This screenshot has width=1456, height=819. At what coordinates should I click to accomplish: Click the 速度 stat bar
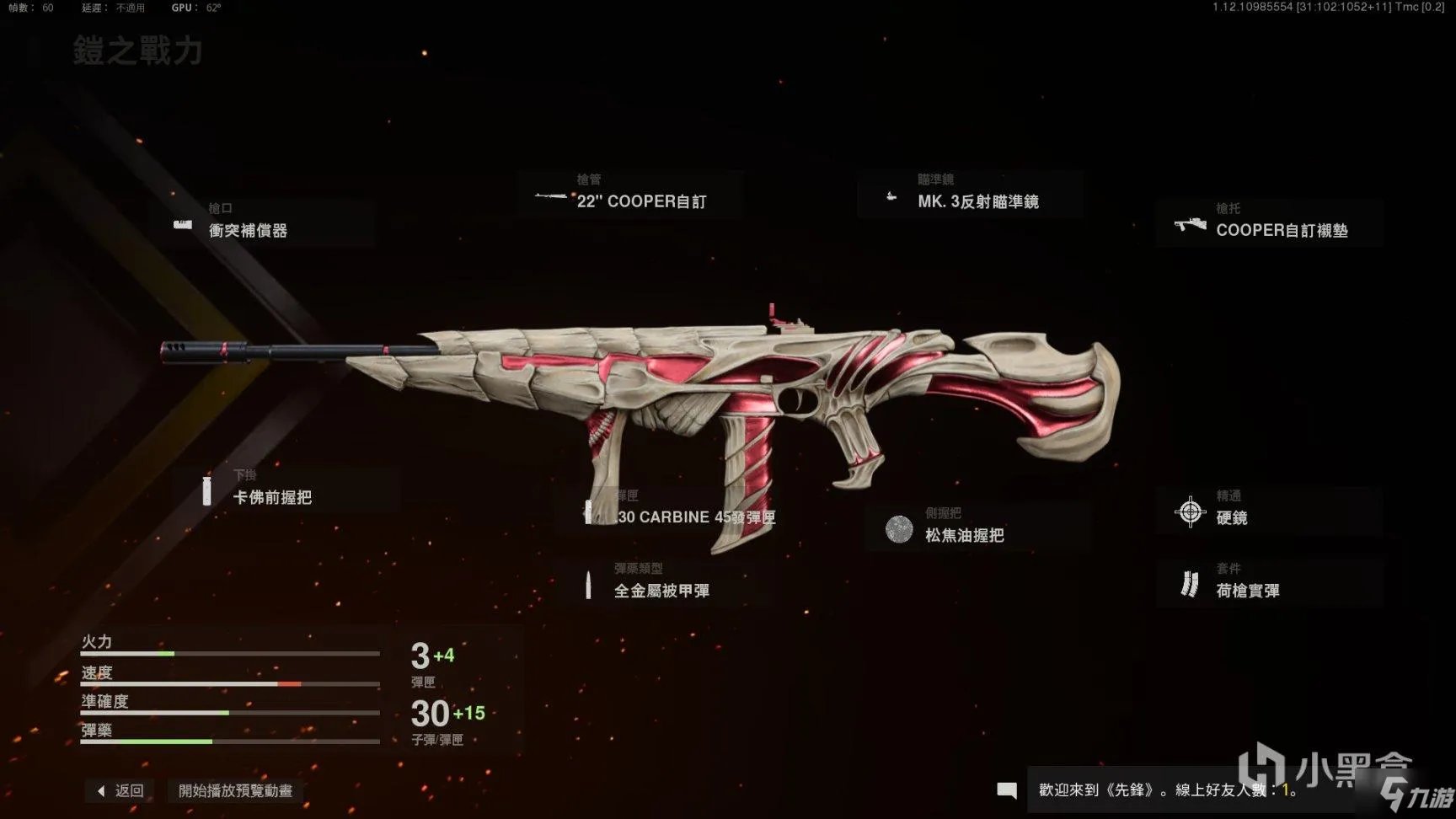[x=232, y=682]
